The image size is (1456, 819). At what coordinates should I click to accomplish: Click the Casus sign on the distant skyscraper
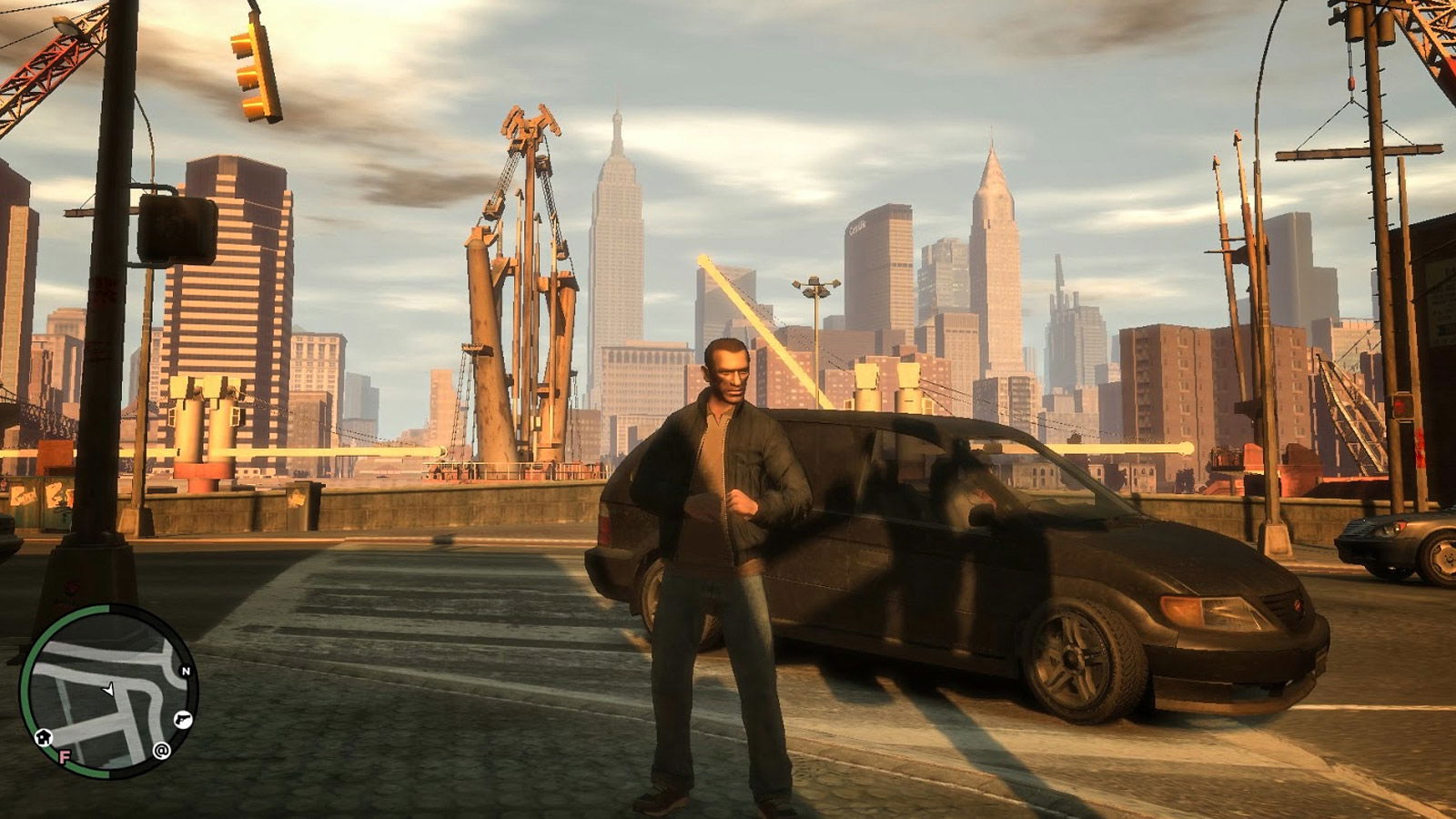(859, 227)
